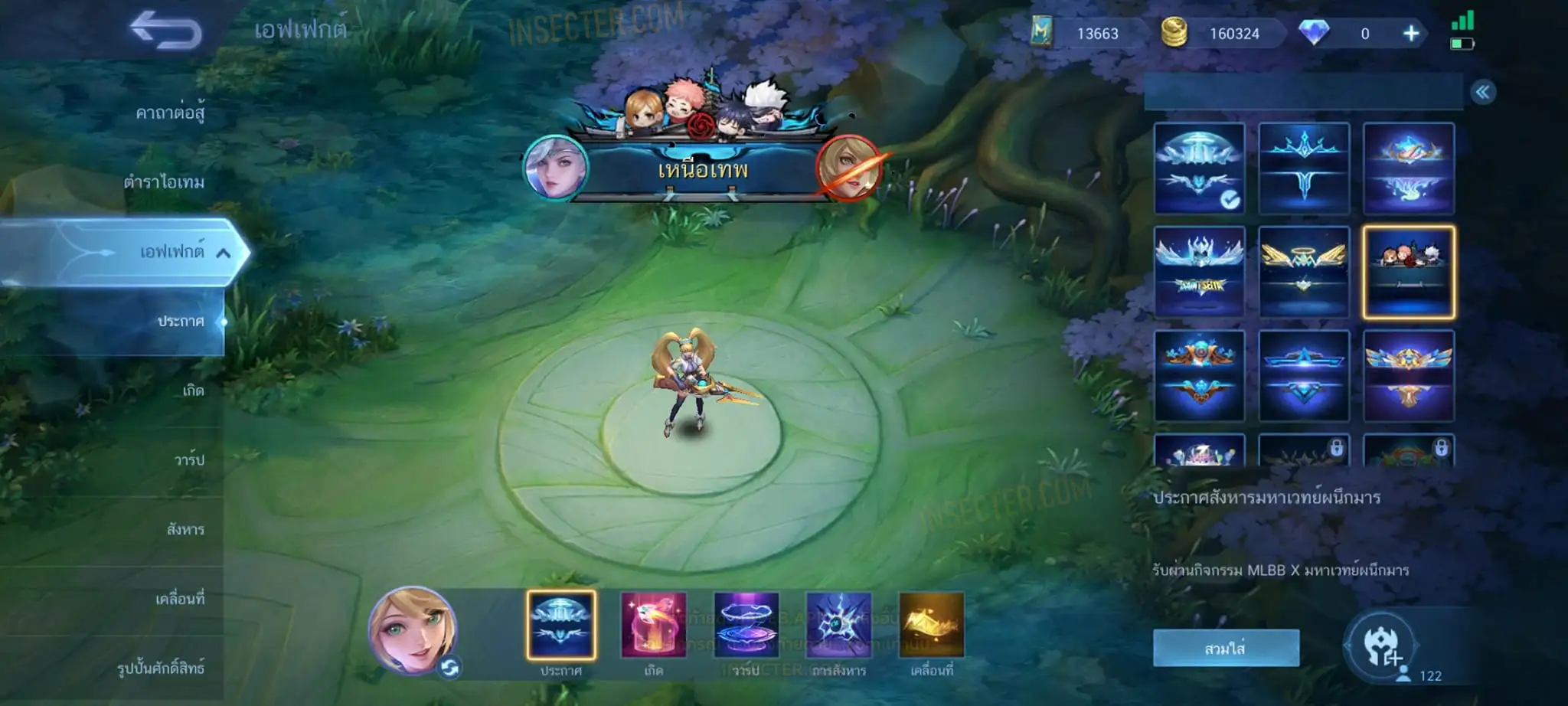Add diamonds with the plus button
This screenshot has height=706, width=1568.
coord(1411,34)
